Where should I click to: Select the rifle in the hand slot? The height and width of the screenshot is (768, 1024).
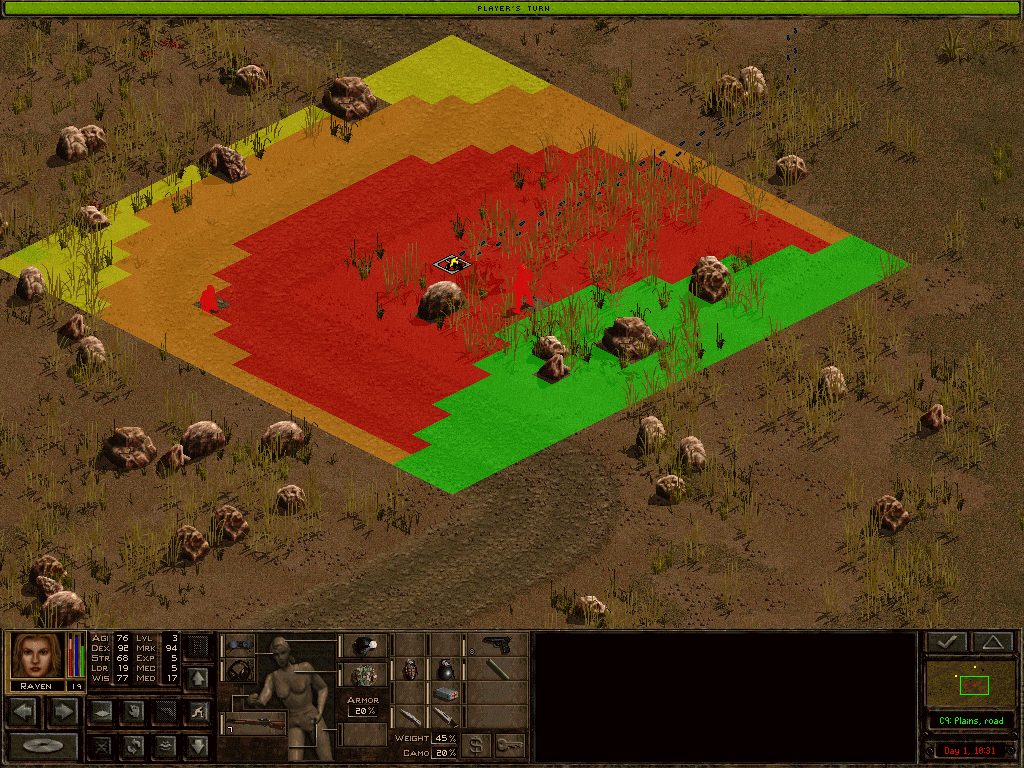[x=256, y=722]
